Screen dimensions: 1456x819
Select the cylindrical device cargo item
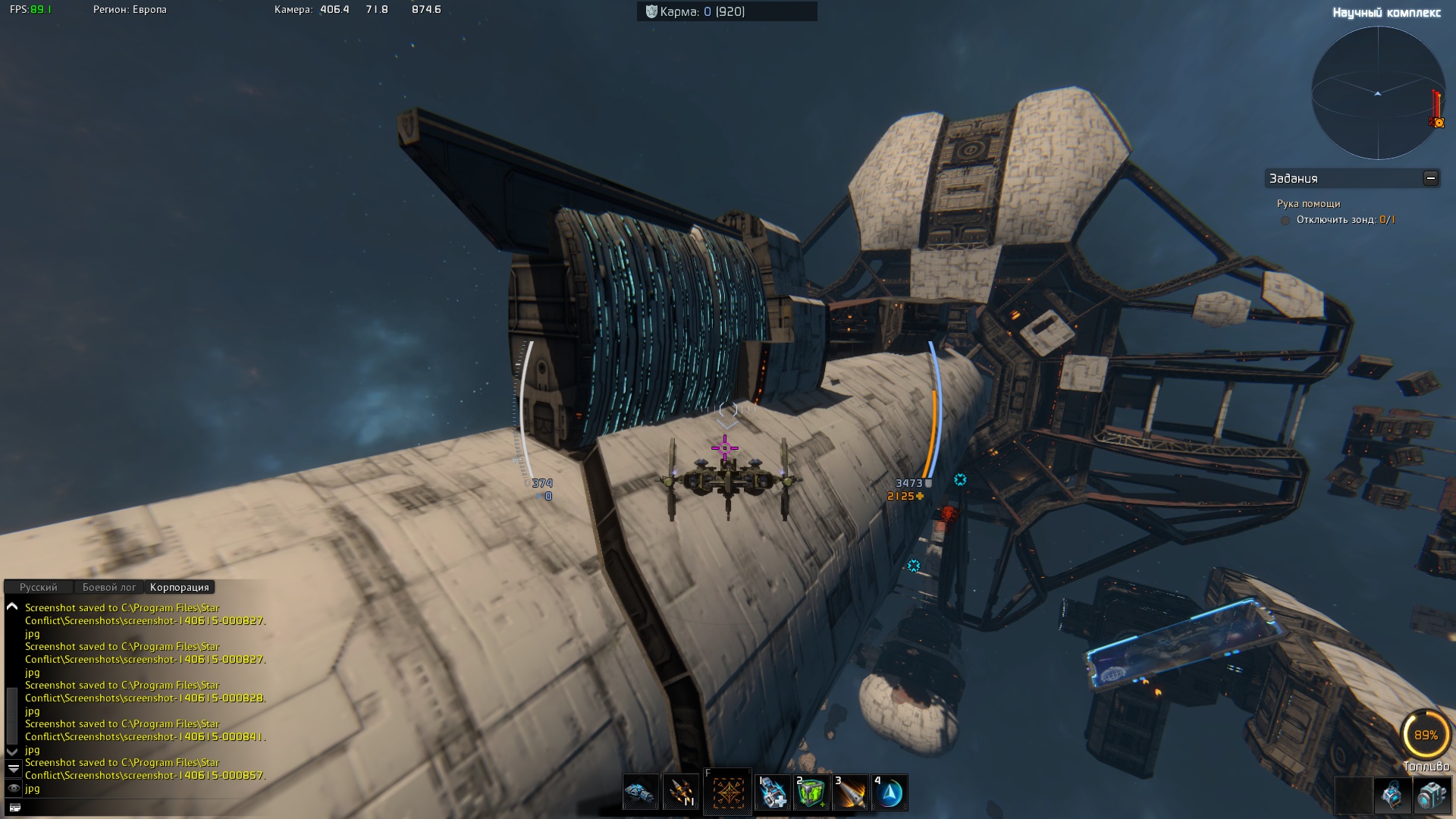point(1432,795)
